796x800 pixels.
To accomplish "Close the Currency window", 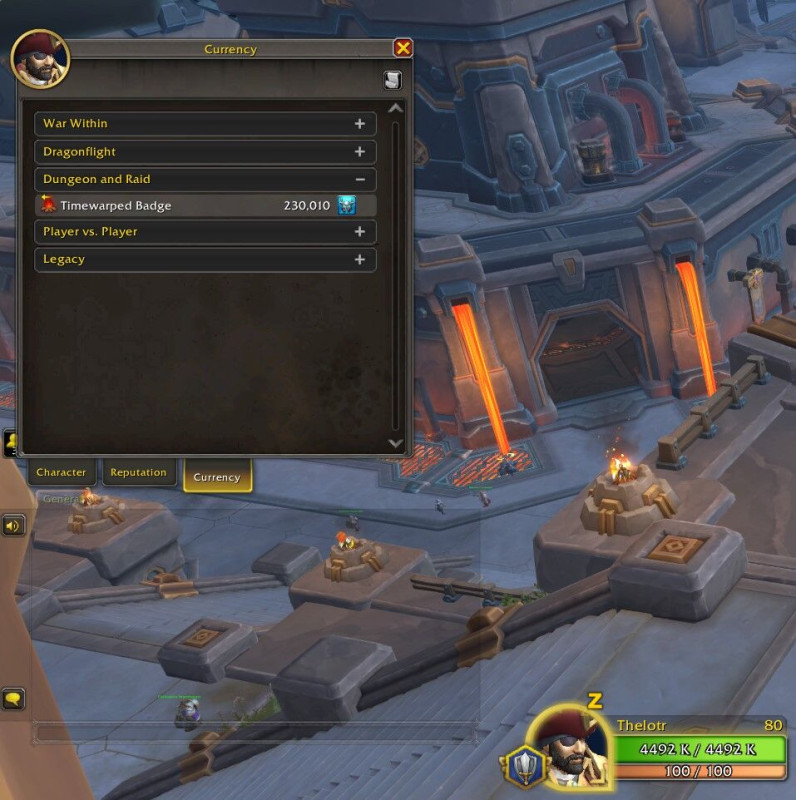I will (403, 48).
